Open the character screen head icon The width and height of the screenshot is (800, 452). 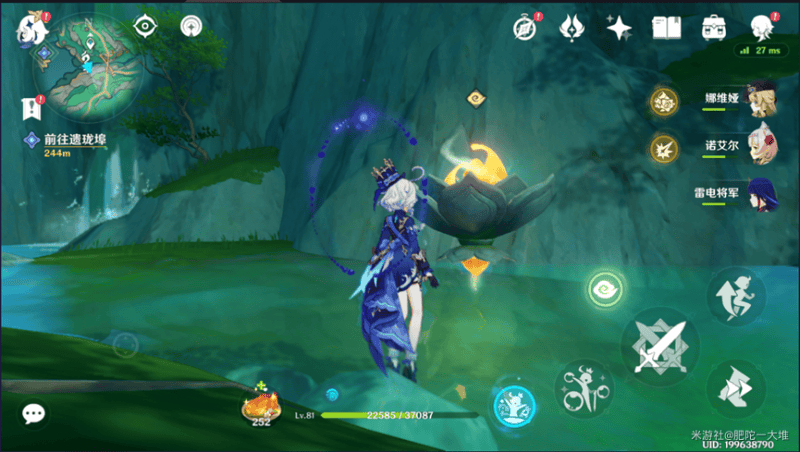coord(762,27)
